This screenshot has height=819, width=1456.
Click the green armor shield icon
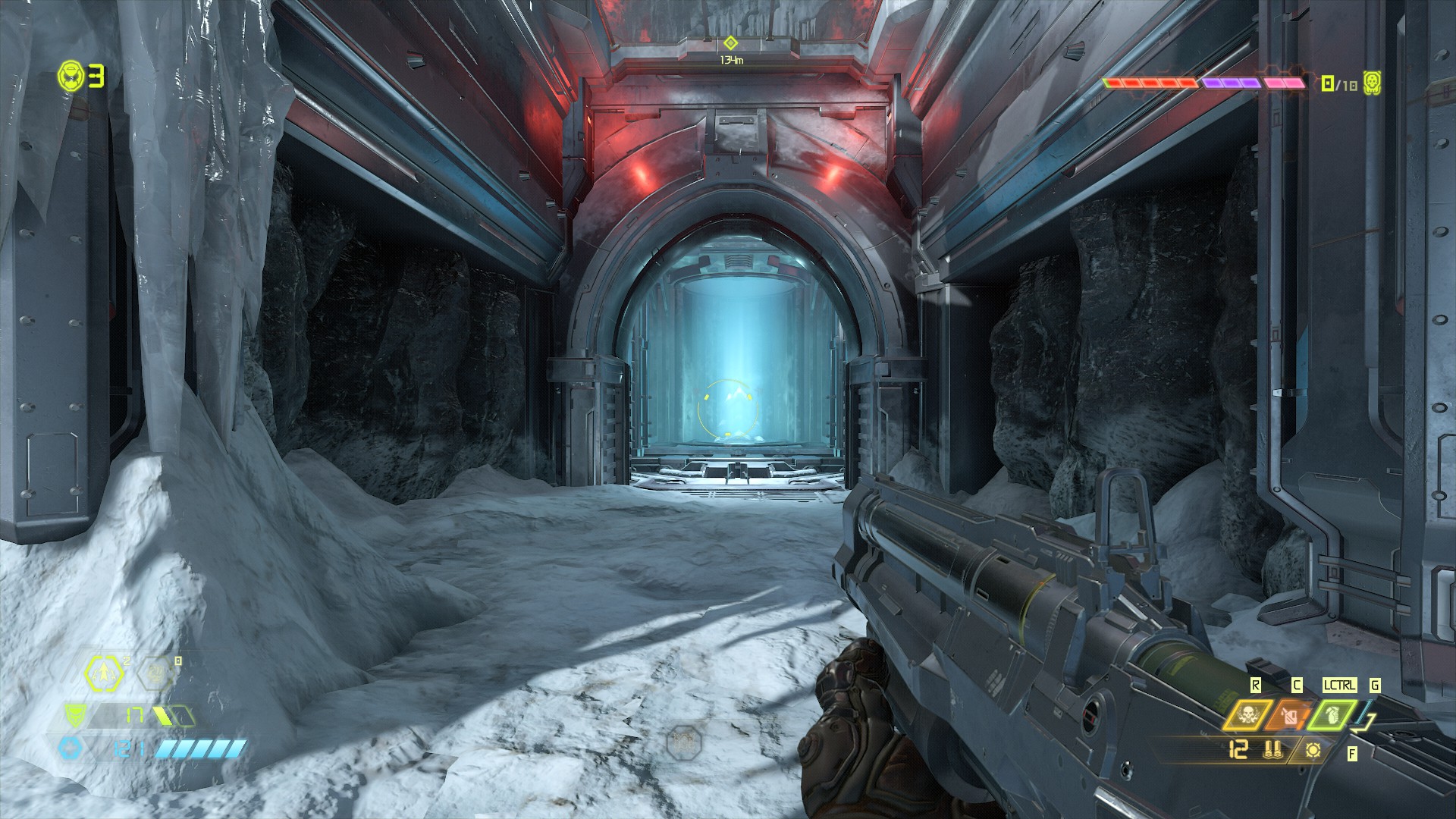(x=74, y=714)
